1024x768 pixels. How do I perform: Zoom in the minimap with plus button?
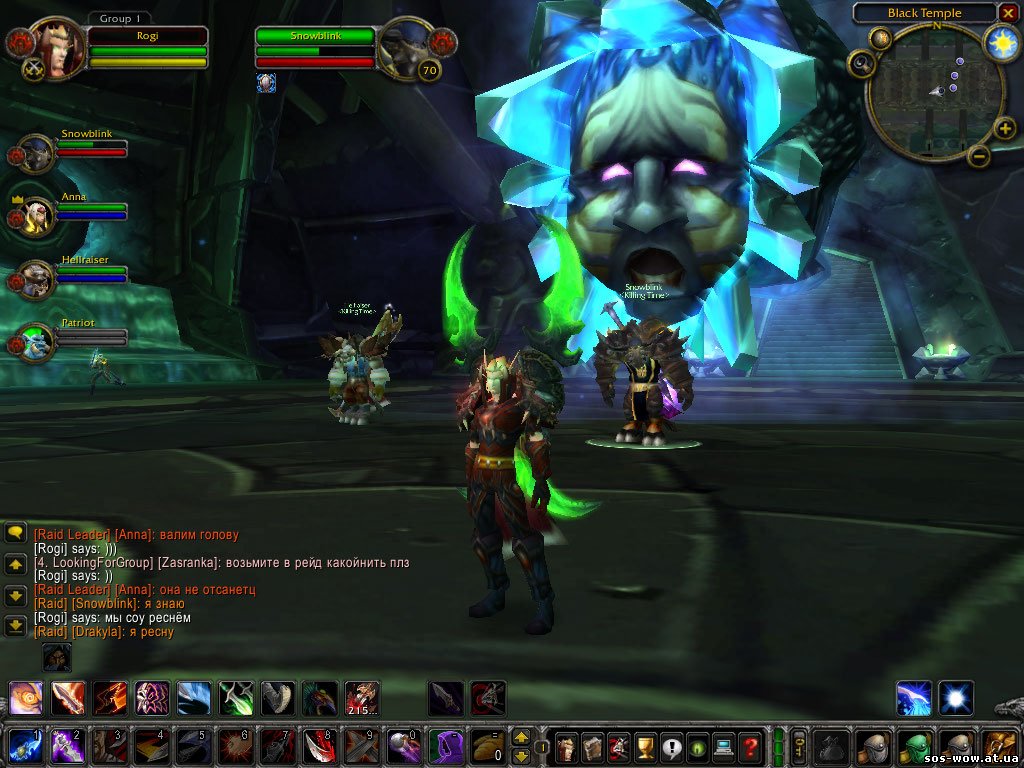coord(1004,128)
